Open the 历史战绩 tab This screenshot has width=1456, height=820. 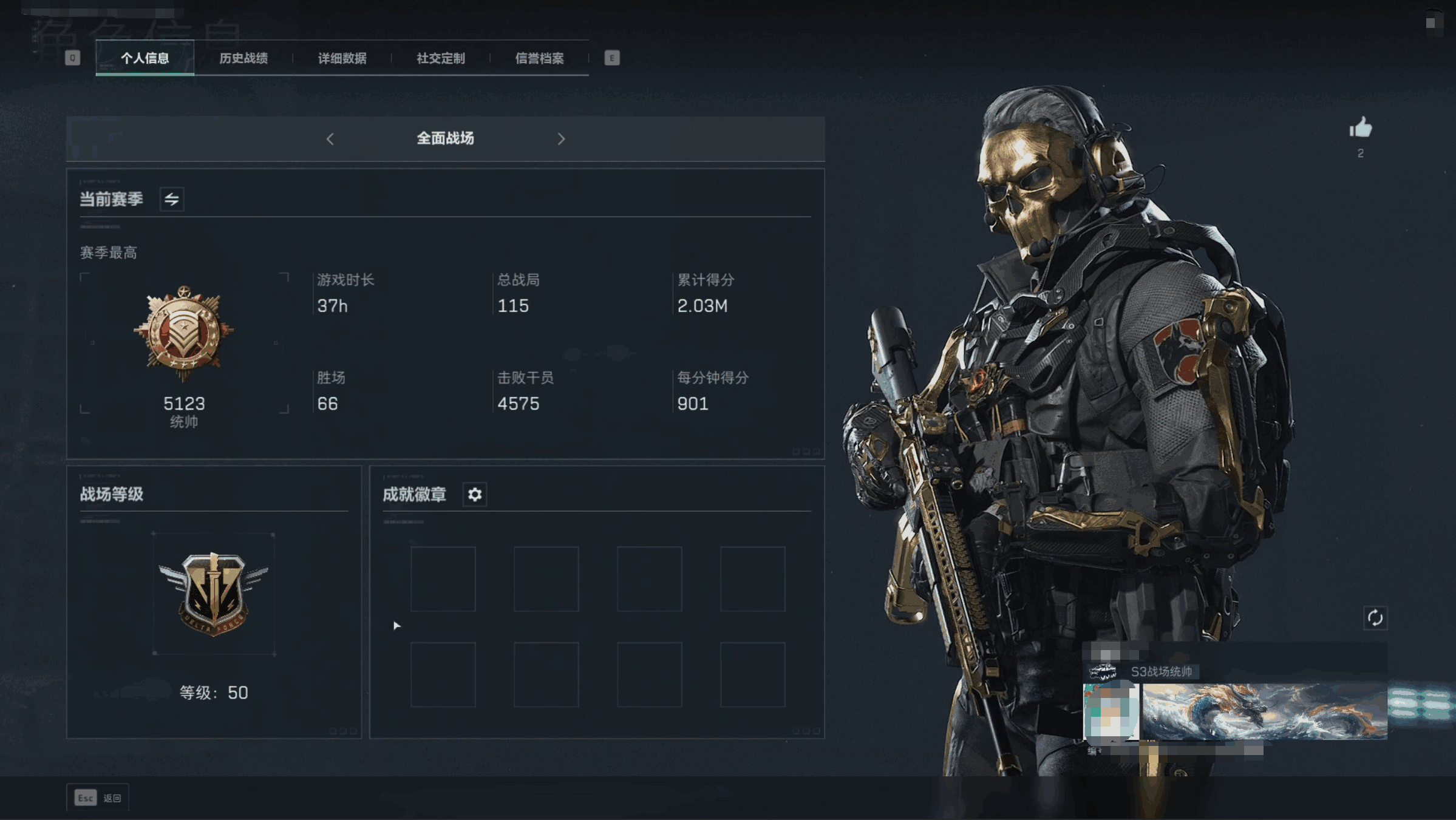243,58
